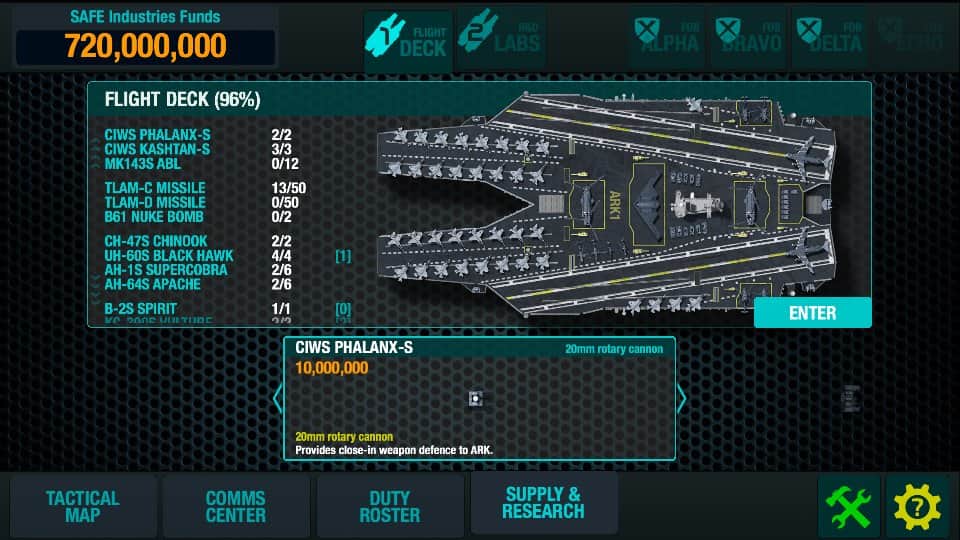Select the UH-60S Black Hawk entry
Screen dimensions: 960x540
tap(168, 256)
